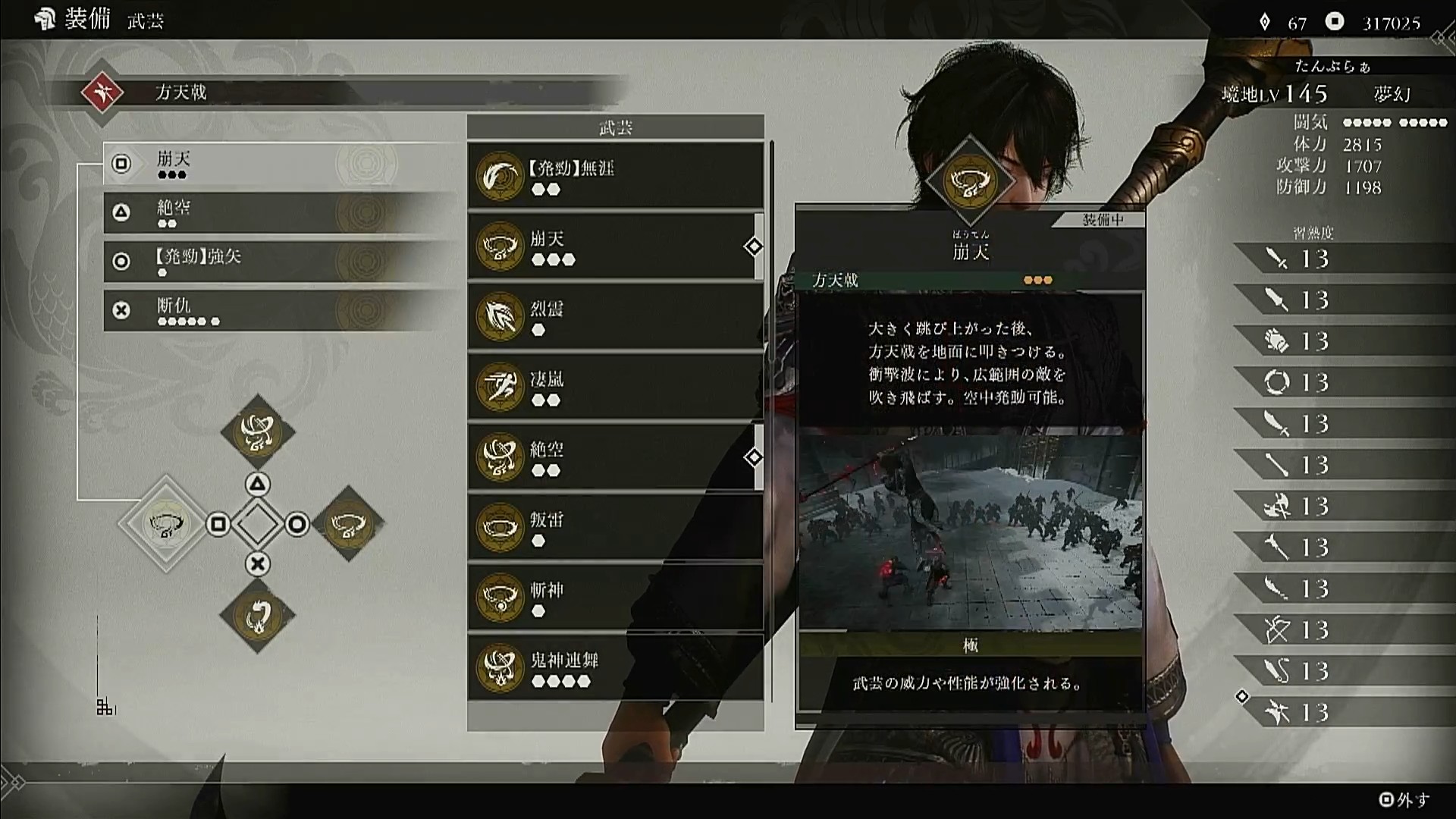Choose 崩天 in the 武芸 list
The height and width of the screenshot is (819, 1456).
point(615,246)
